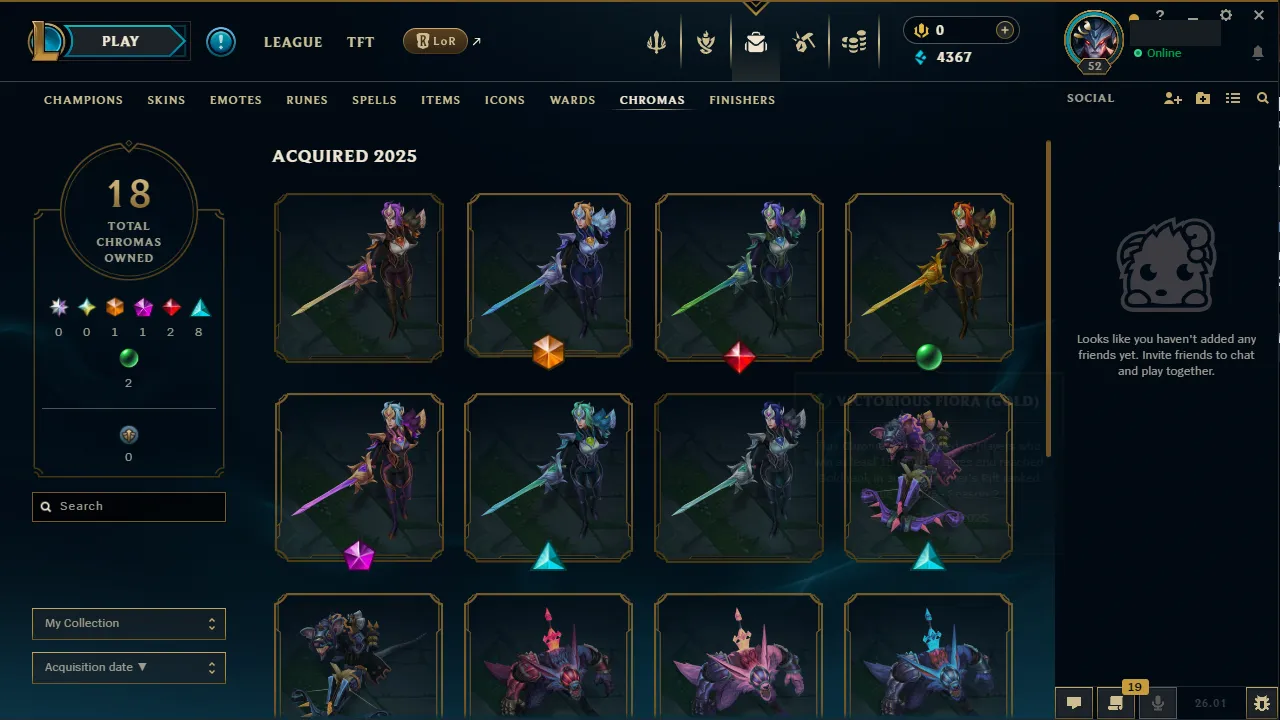The width and height of the screenshot is (1280, 720).
Task: Open Clash via the trident icon
Action: tap(655, 42)
